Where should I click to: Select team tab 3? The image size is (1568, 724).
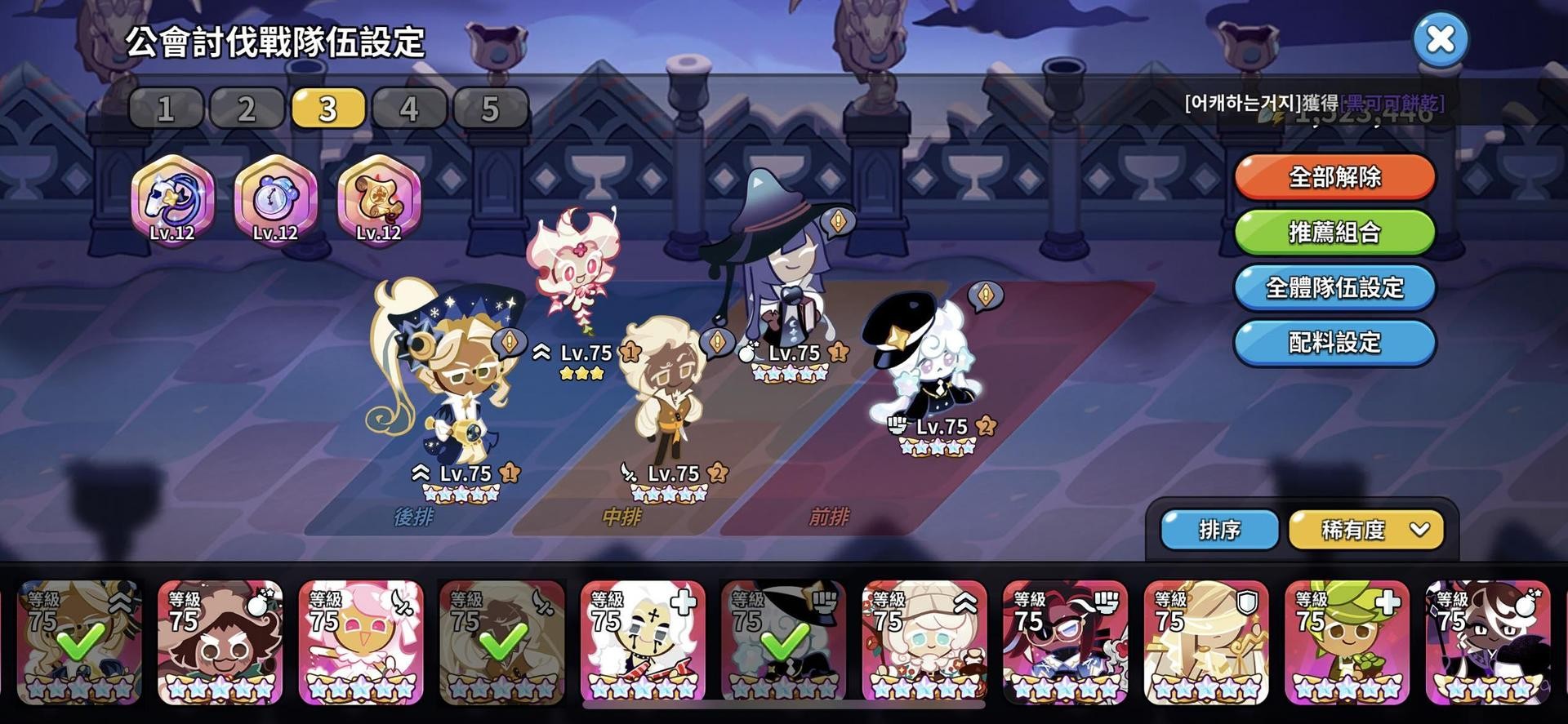pyautogui.click(x=327, y=109)
